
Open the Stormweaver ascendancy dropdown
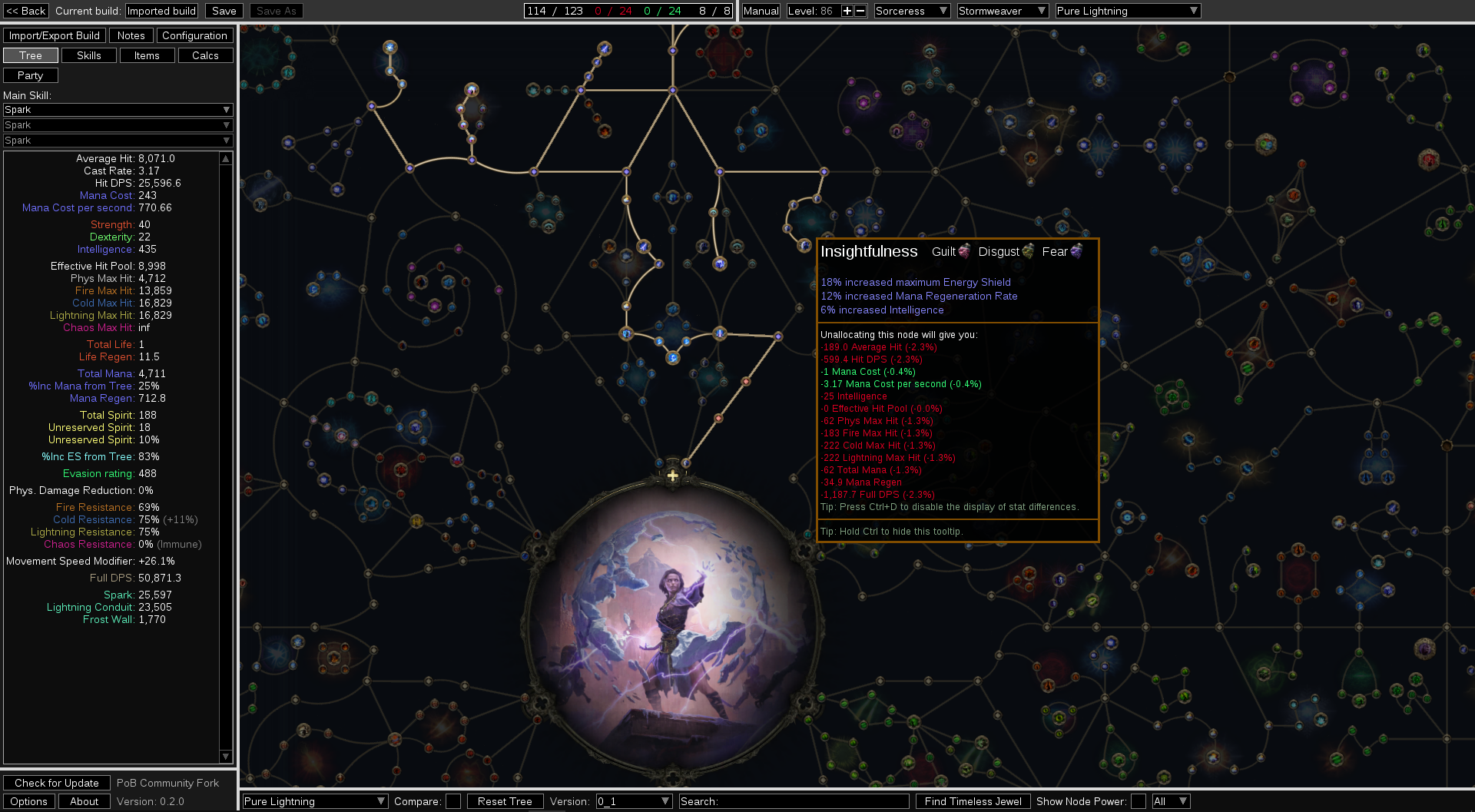coord(1002,11)
